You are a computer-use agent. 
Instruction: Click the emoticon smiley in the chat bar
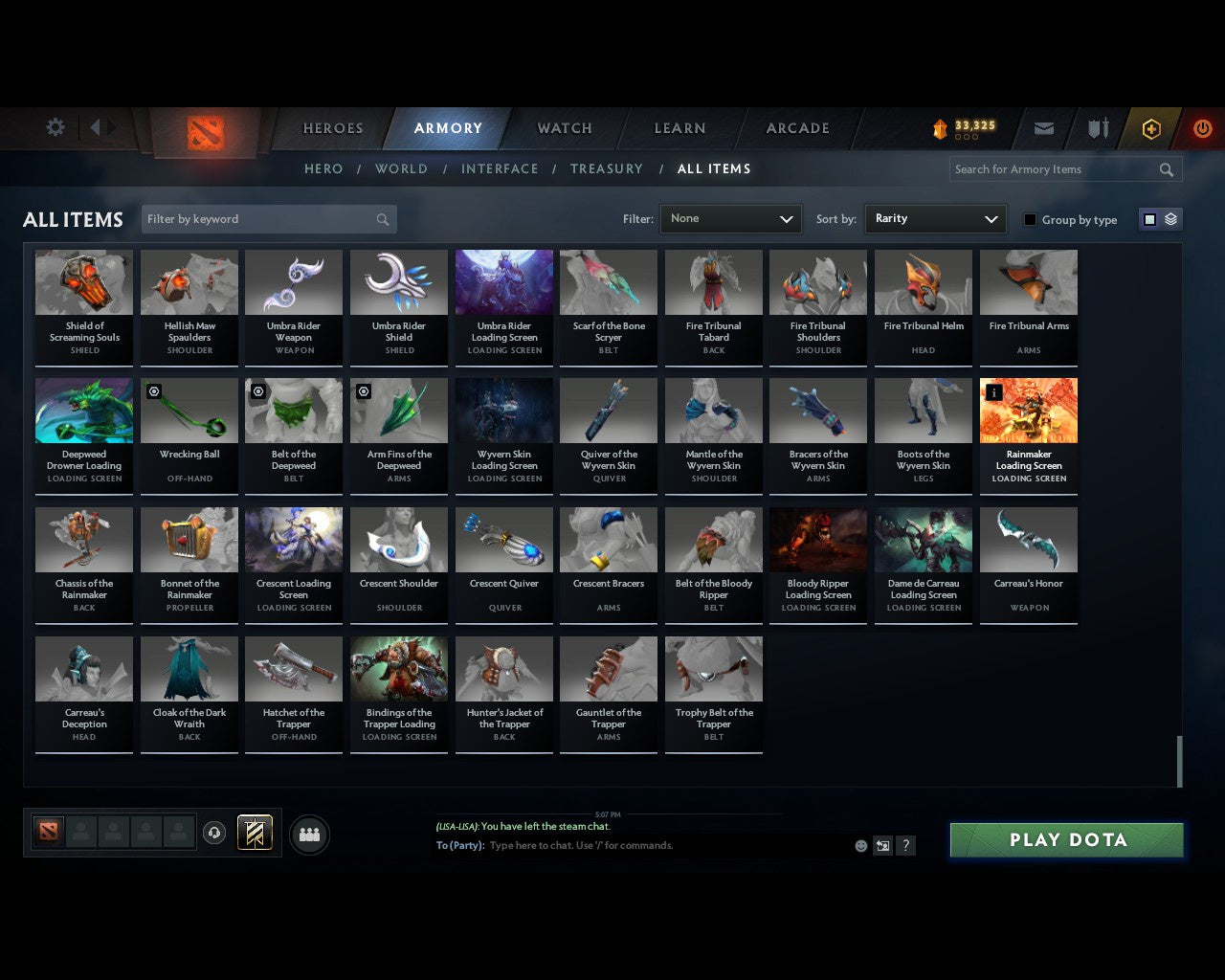click(860, 846)
